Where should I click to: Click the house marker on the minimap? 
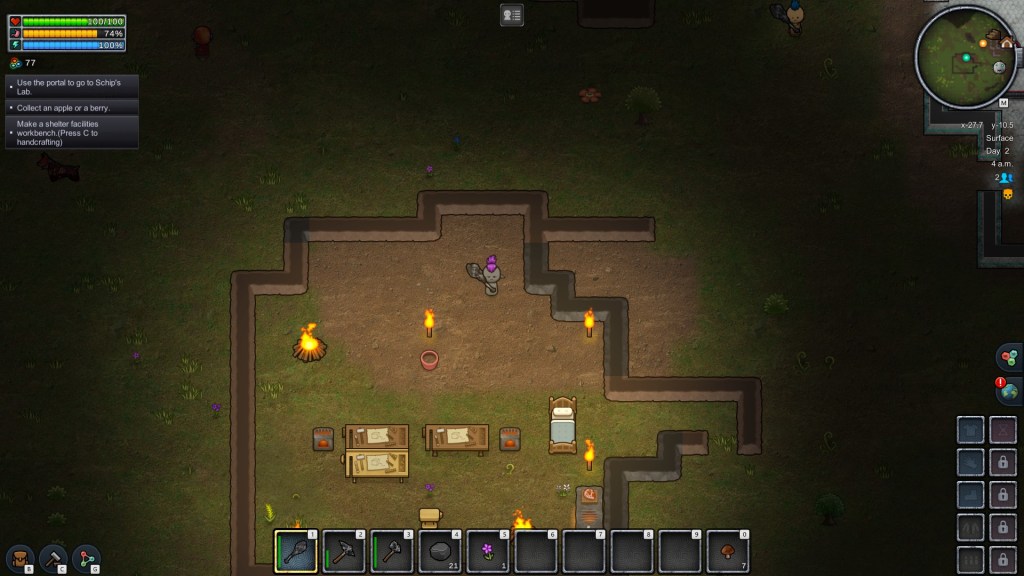click(1005, 43)
